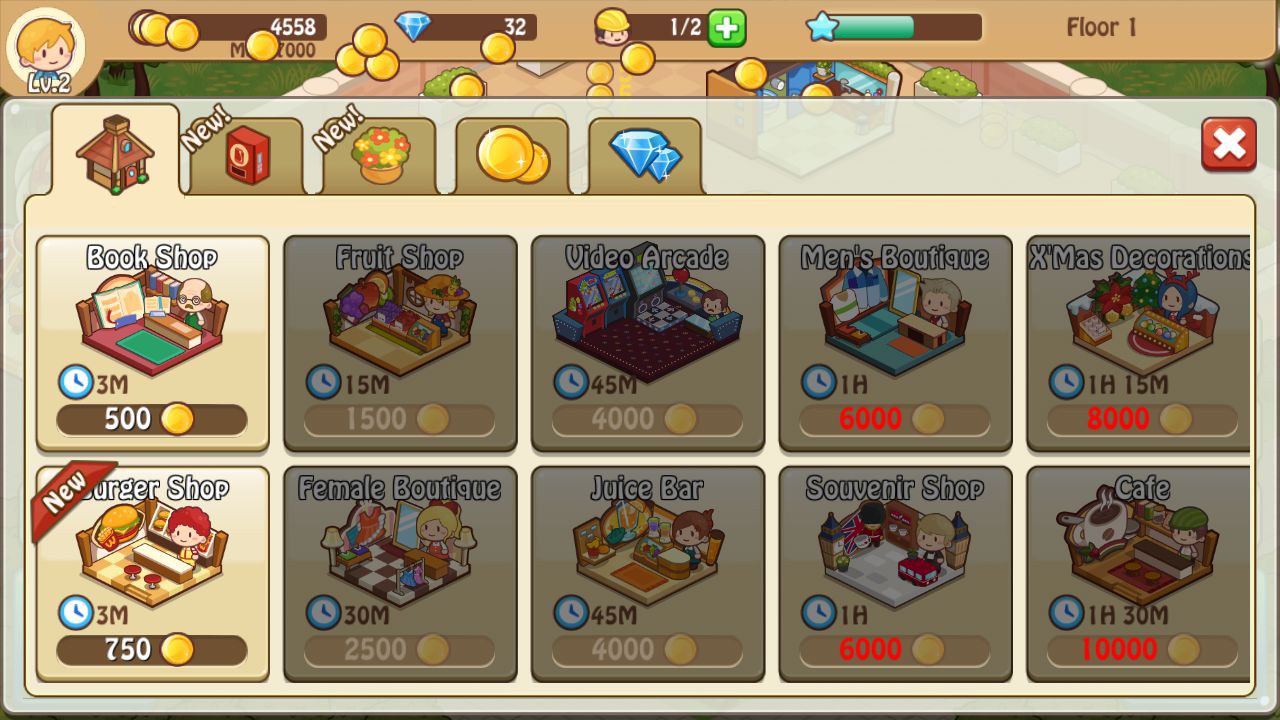1280x720 pixels.
Task: Close the shop catalog window
Action: 1229,145
